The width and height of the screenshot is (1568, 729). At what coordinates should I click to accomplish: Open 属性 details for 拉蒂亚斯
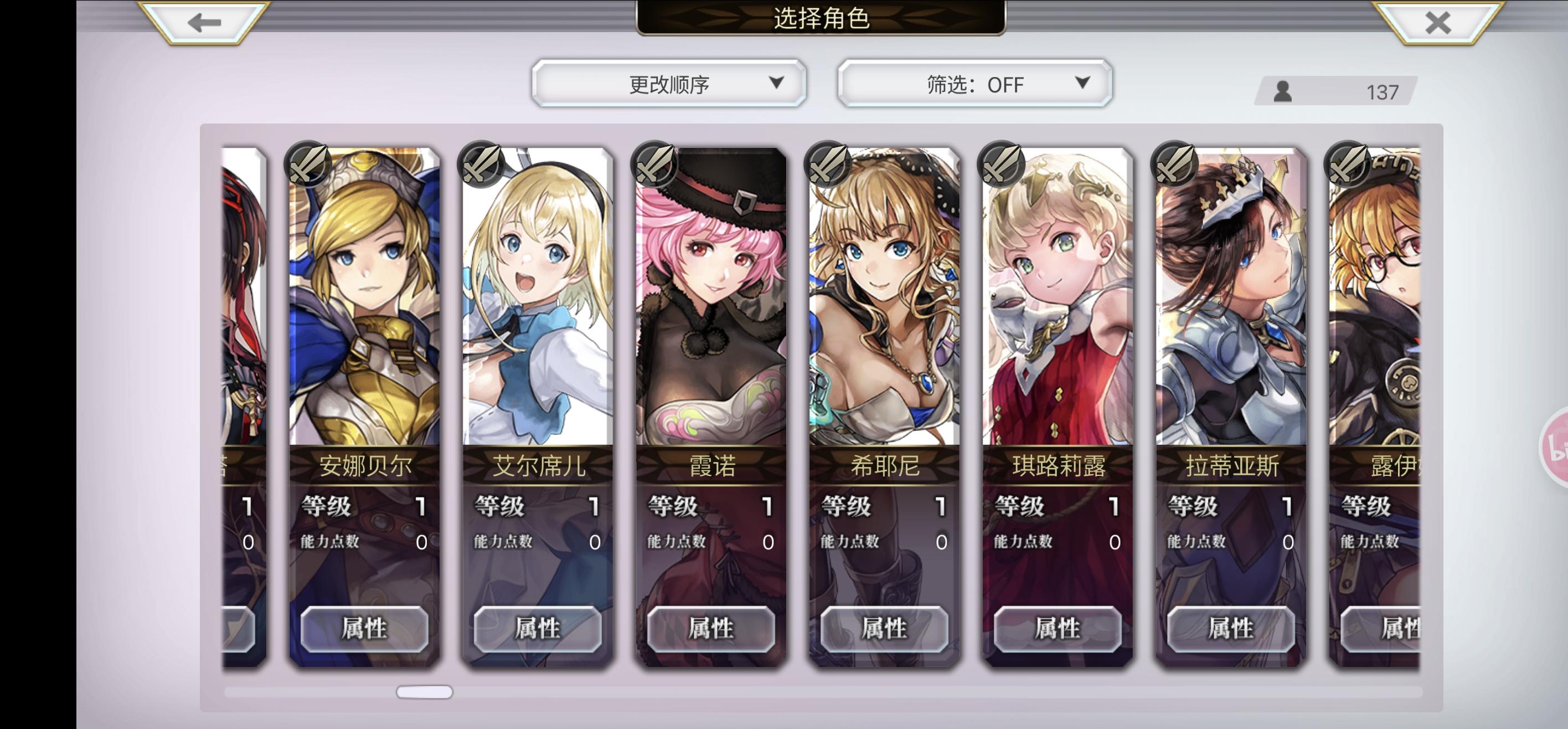1230,630
